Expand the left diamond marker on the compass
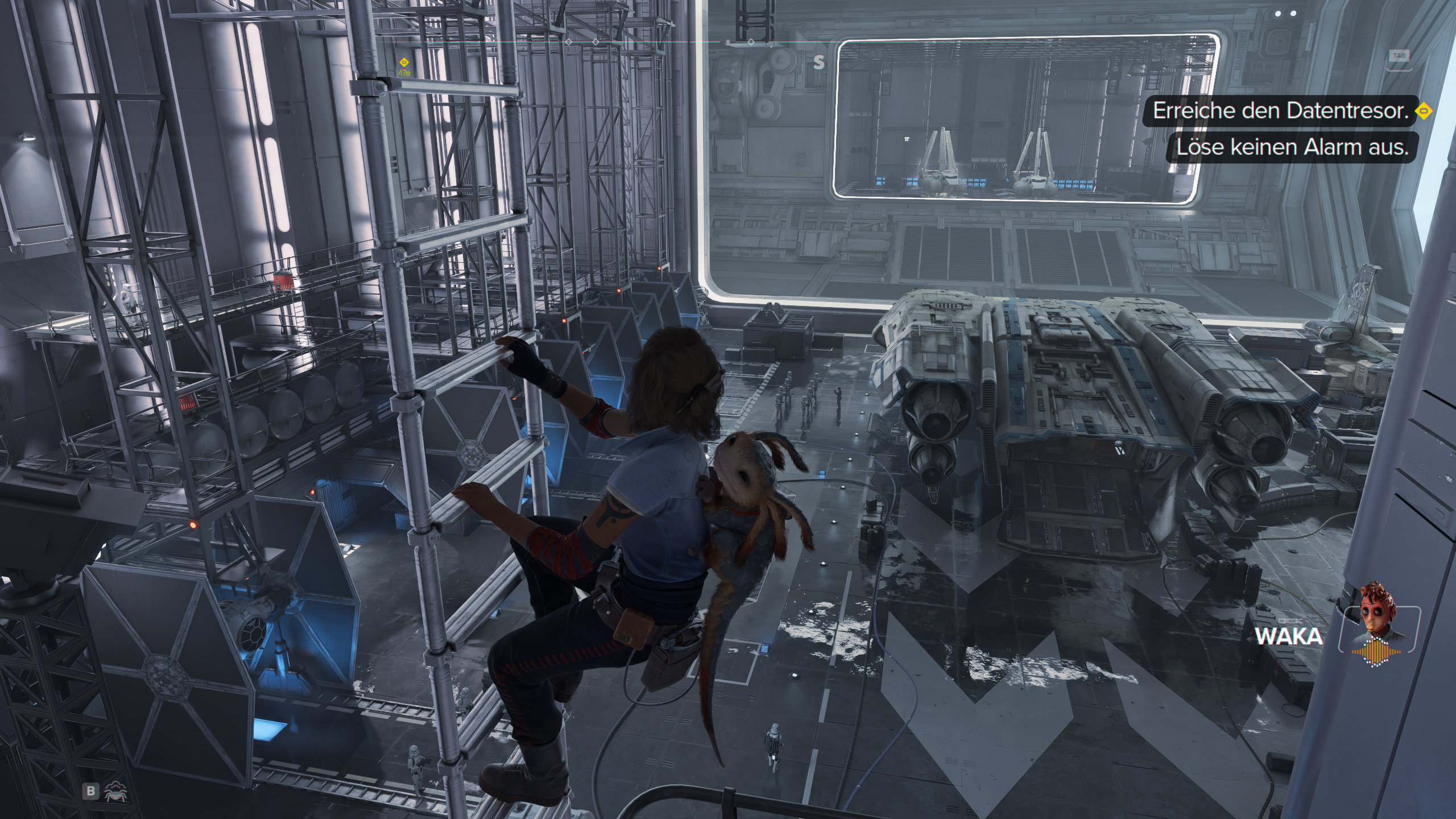This screenshot has width=1456, height=819. 568,42
